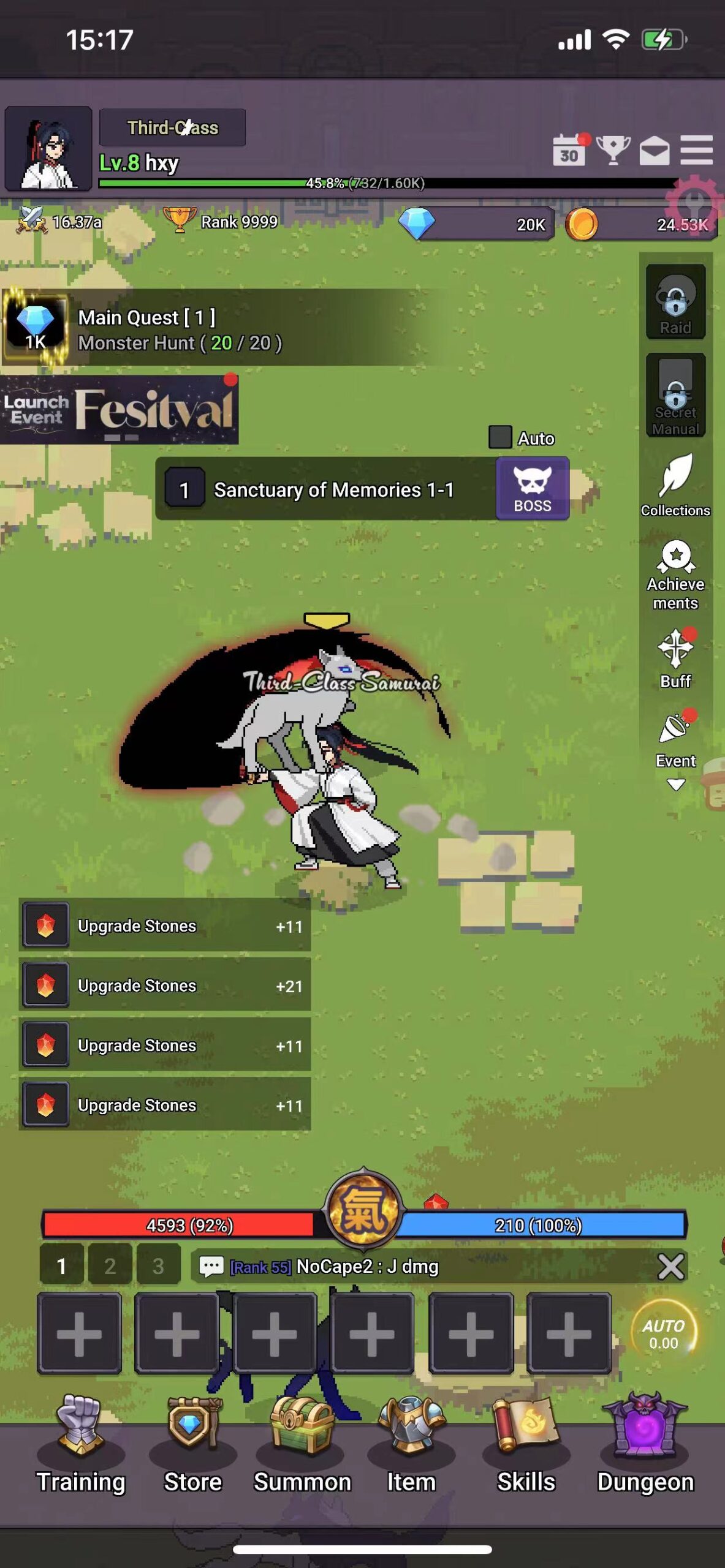Challenge the stage BOSS
The image size is (725, 1568).
coord(532,489)
